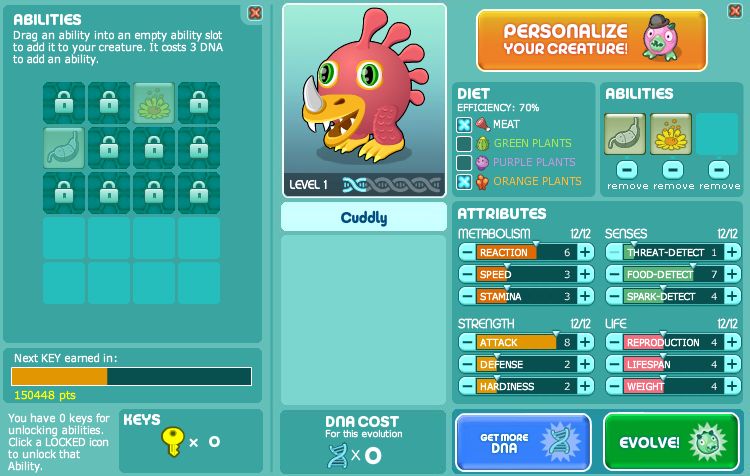This screenshot has height=476, width=750.
Task: Decrease the Defense attribute
Action: [x=467, y=365]
